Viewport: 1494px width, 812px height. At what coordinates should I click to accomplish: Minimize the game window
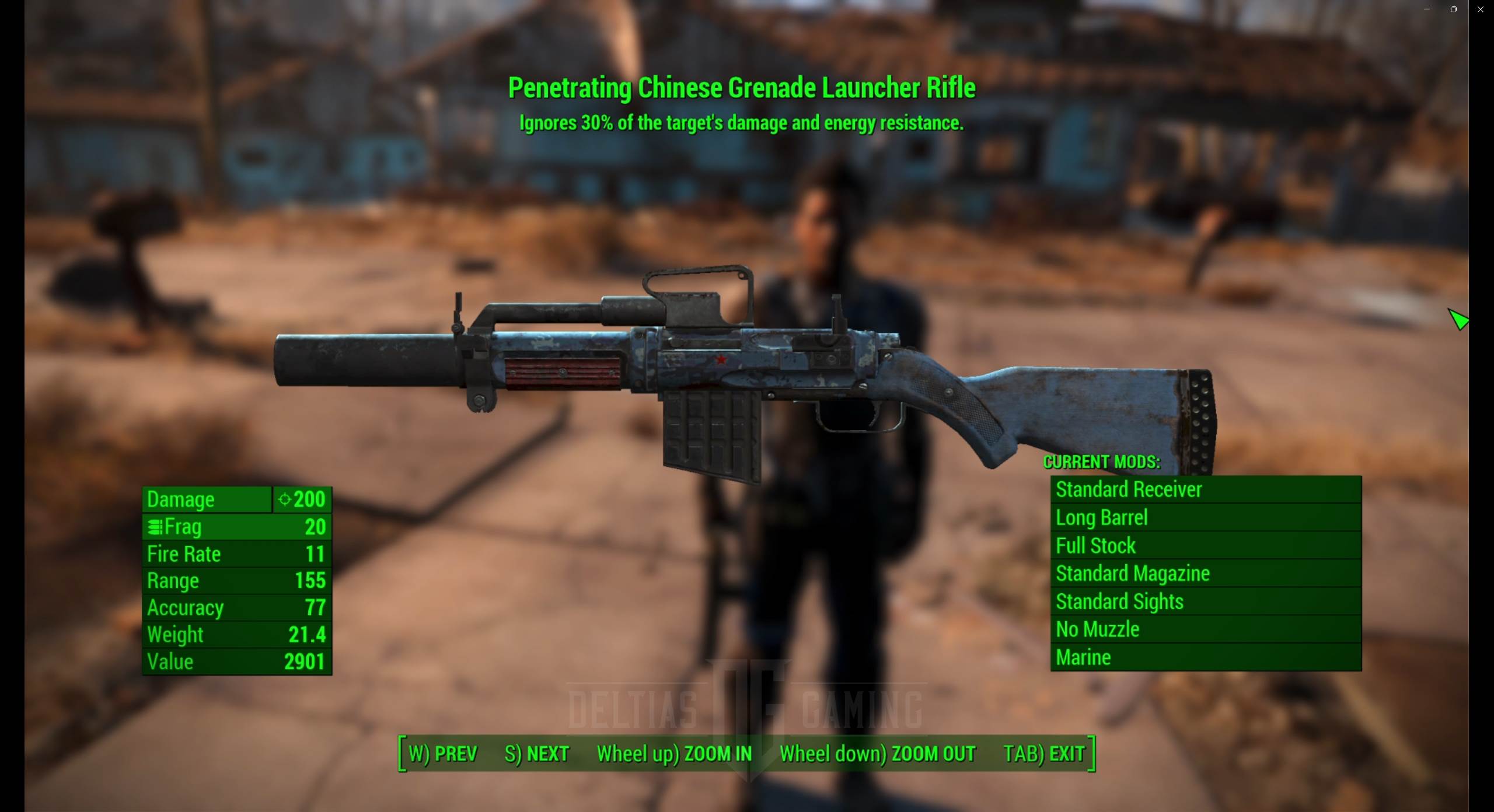(1427, 9)
